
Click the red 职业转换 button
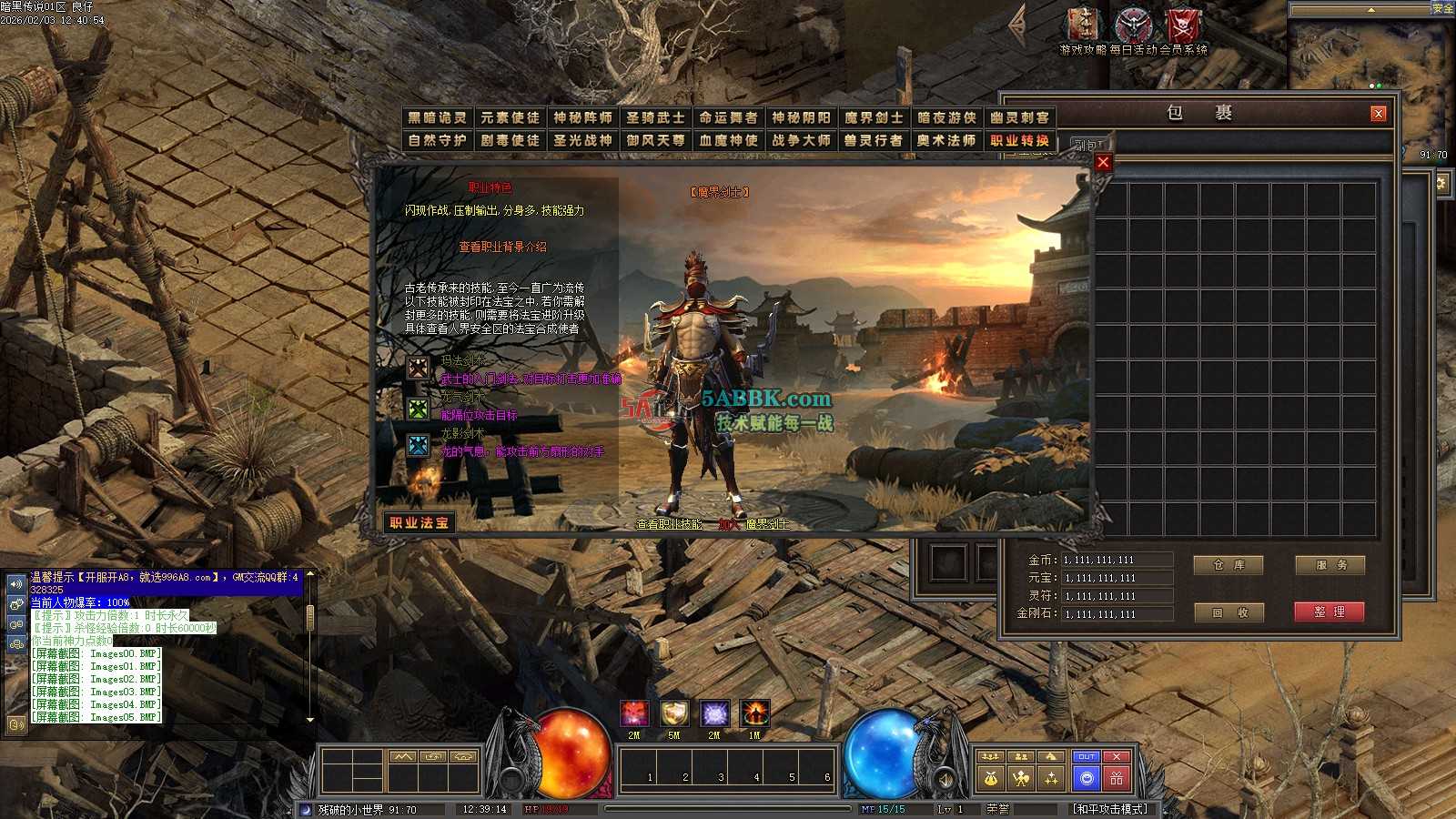1019,140
